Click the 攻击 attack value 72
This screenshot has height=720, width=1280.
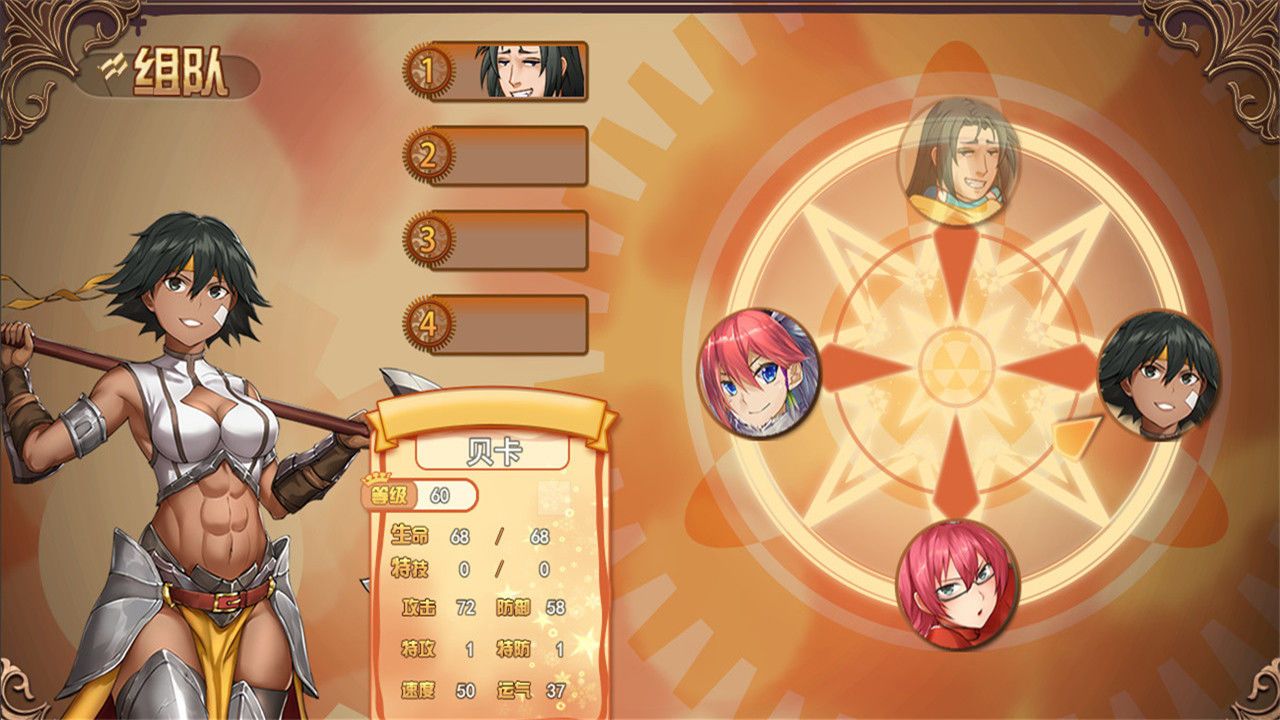coord(468,608)
